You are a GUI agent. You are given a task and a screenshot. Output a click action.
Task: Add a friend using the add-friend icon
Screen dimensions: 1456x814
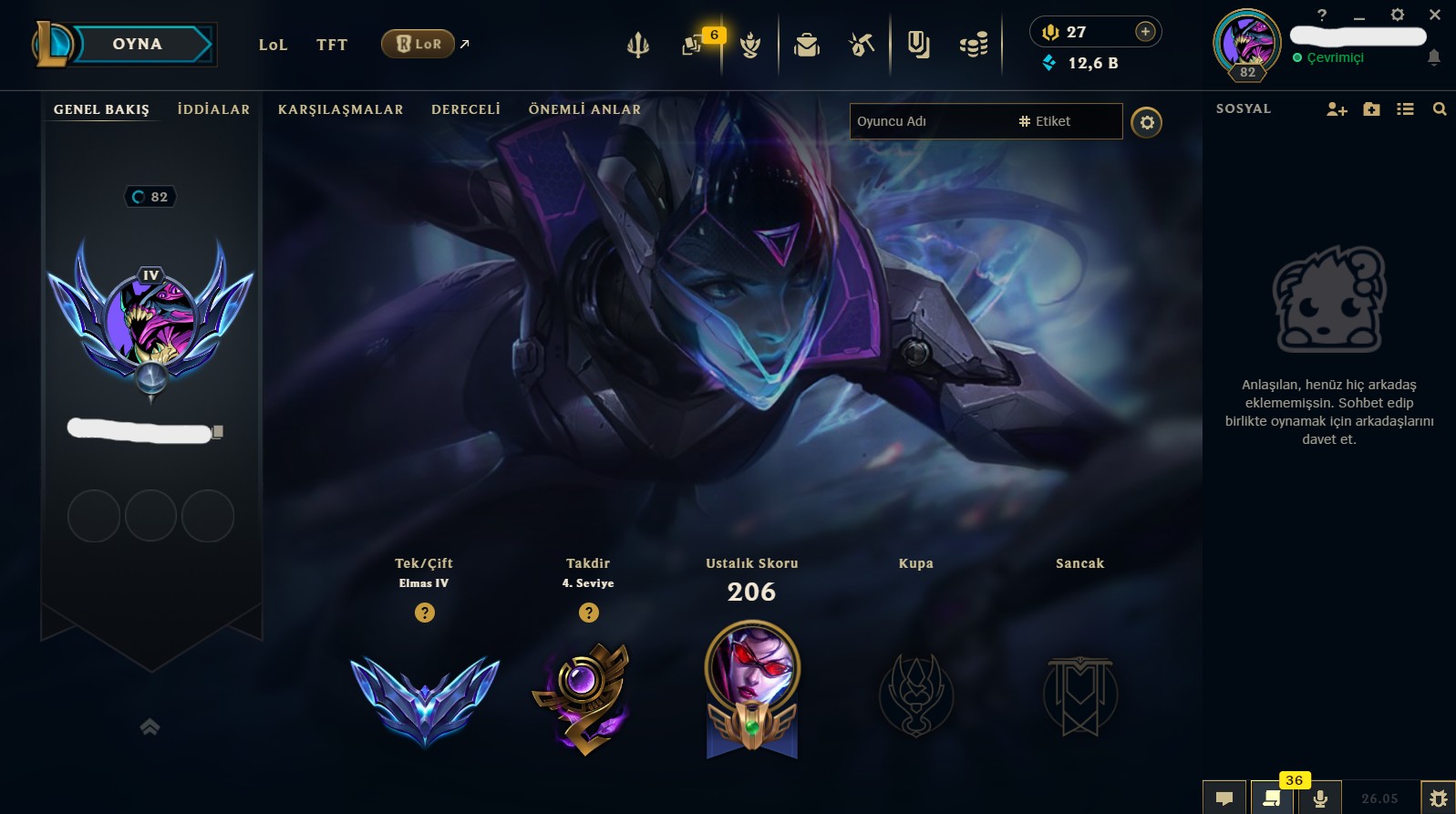1335,108
